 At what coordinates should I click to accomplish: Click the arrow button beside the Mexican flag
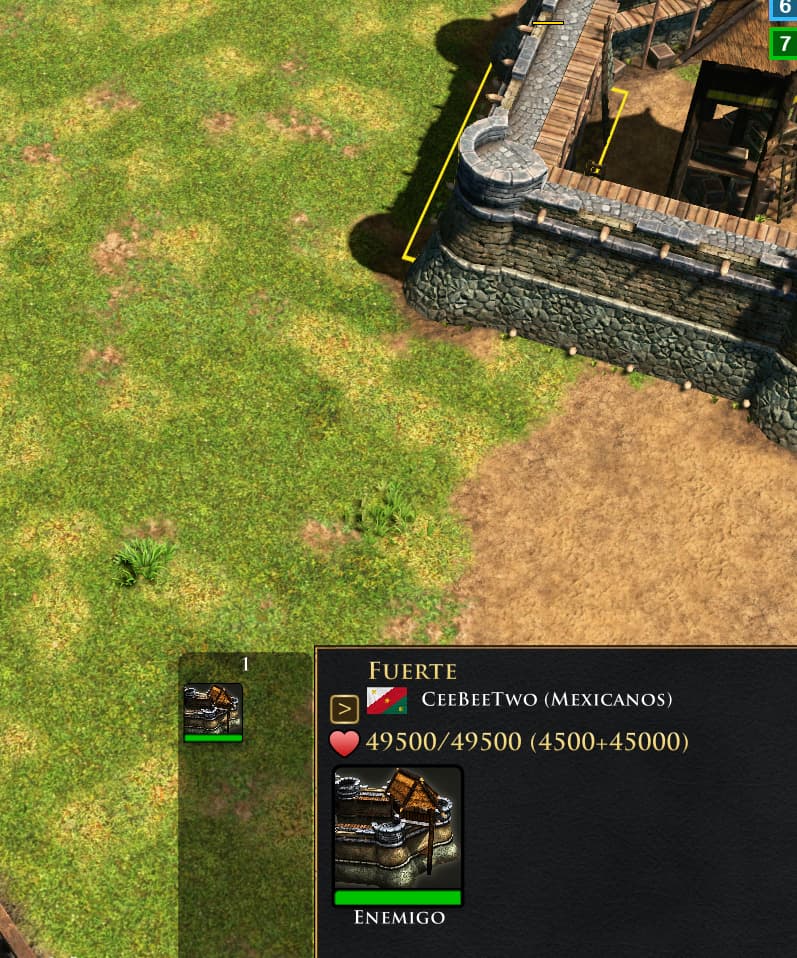click(344, 709)
